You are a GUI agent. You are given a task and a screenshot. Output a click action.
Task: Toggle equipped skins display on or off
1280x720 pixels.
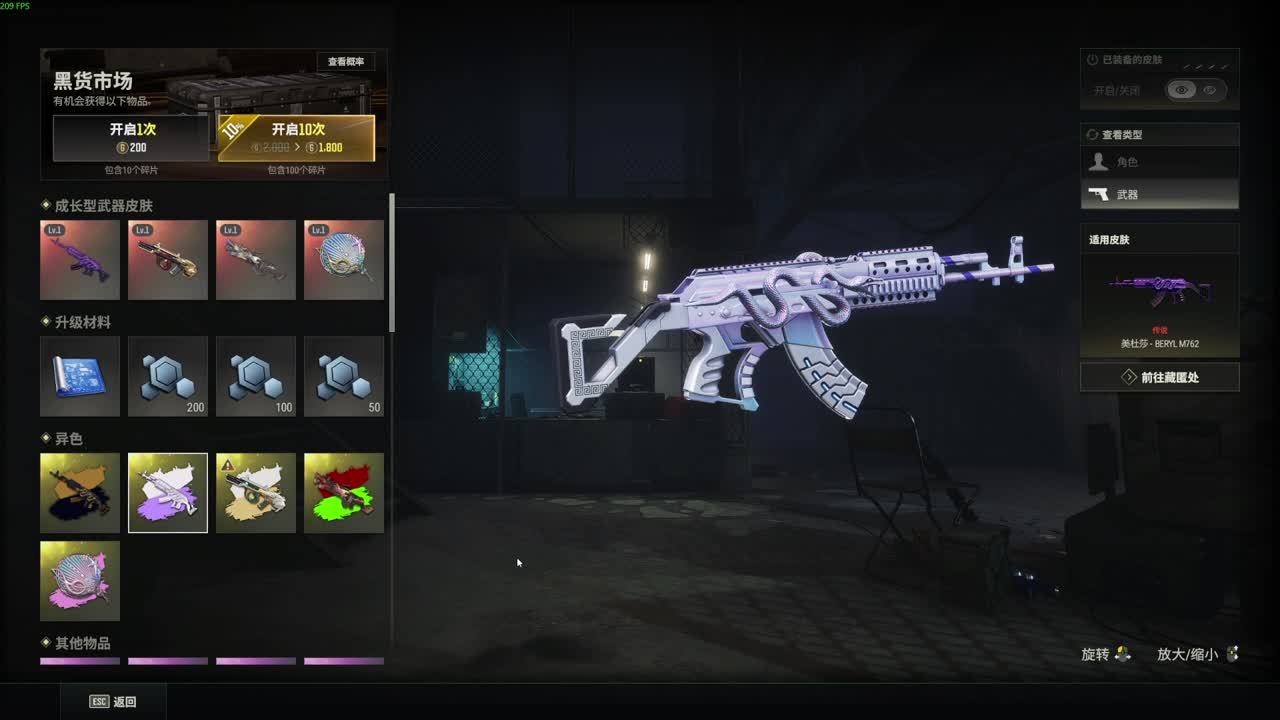[1196, 90]
